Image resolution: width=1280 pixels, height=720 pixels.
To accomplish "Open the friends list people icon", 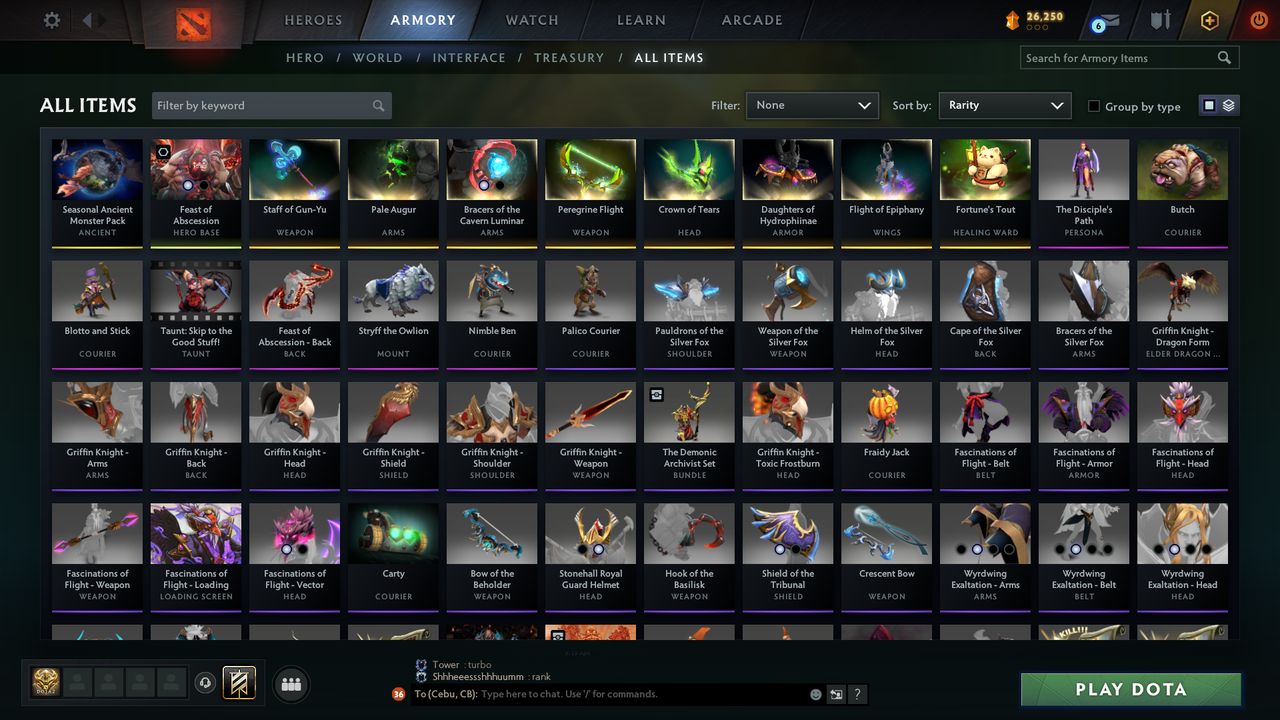I will pyautogui.click(x=290, y=684).
